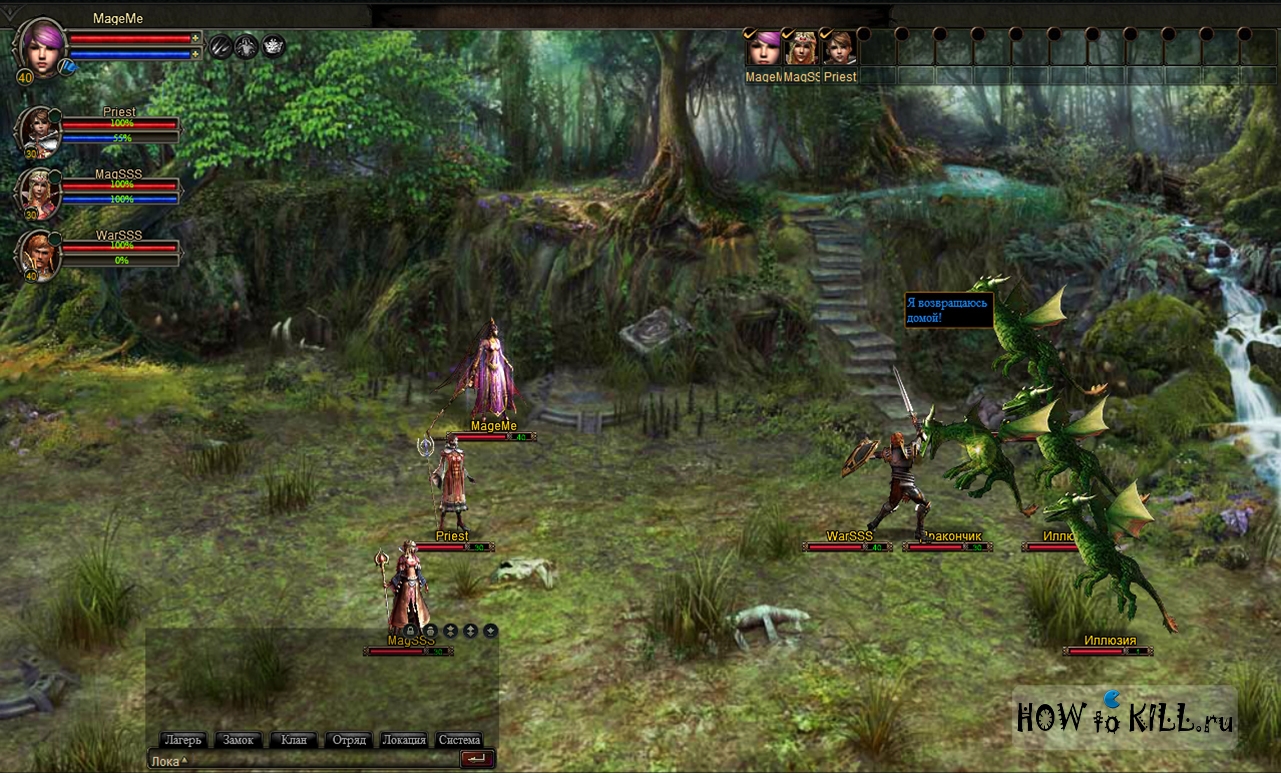Screen dimensions: 1281x773
Task: Select the Priest party member portrait
Action: click(x=39, y=132)
